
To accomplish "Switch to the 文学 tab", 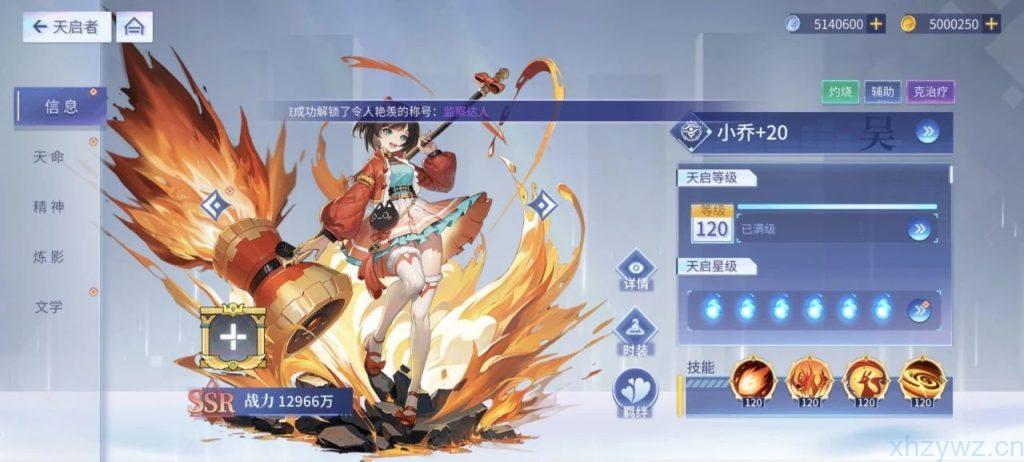I will click(x=48, y=307).
